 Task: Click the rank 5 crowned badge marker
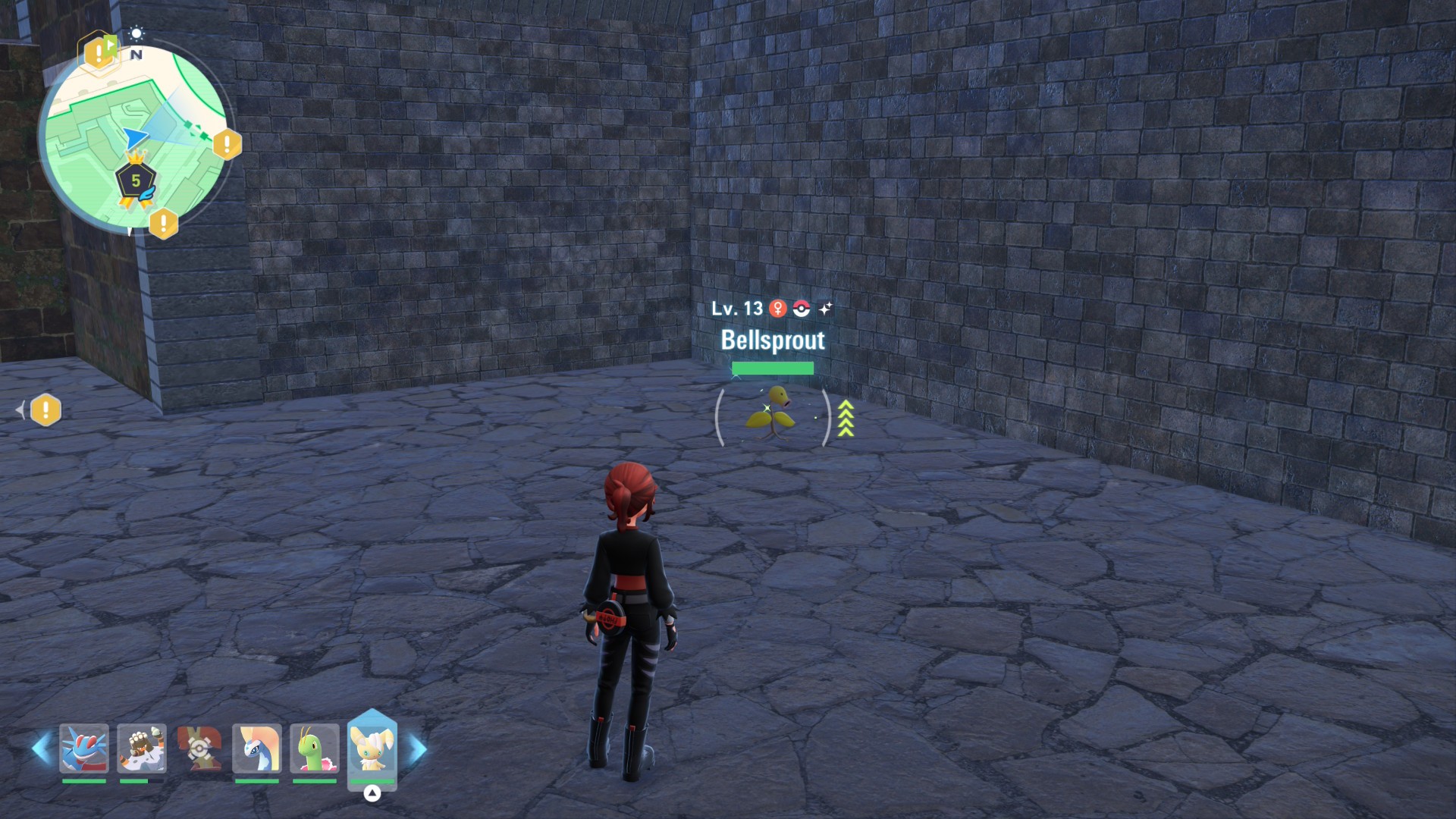[x=136, y=180]
